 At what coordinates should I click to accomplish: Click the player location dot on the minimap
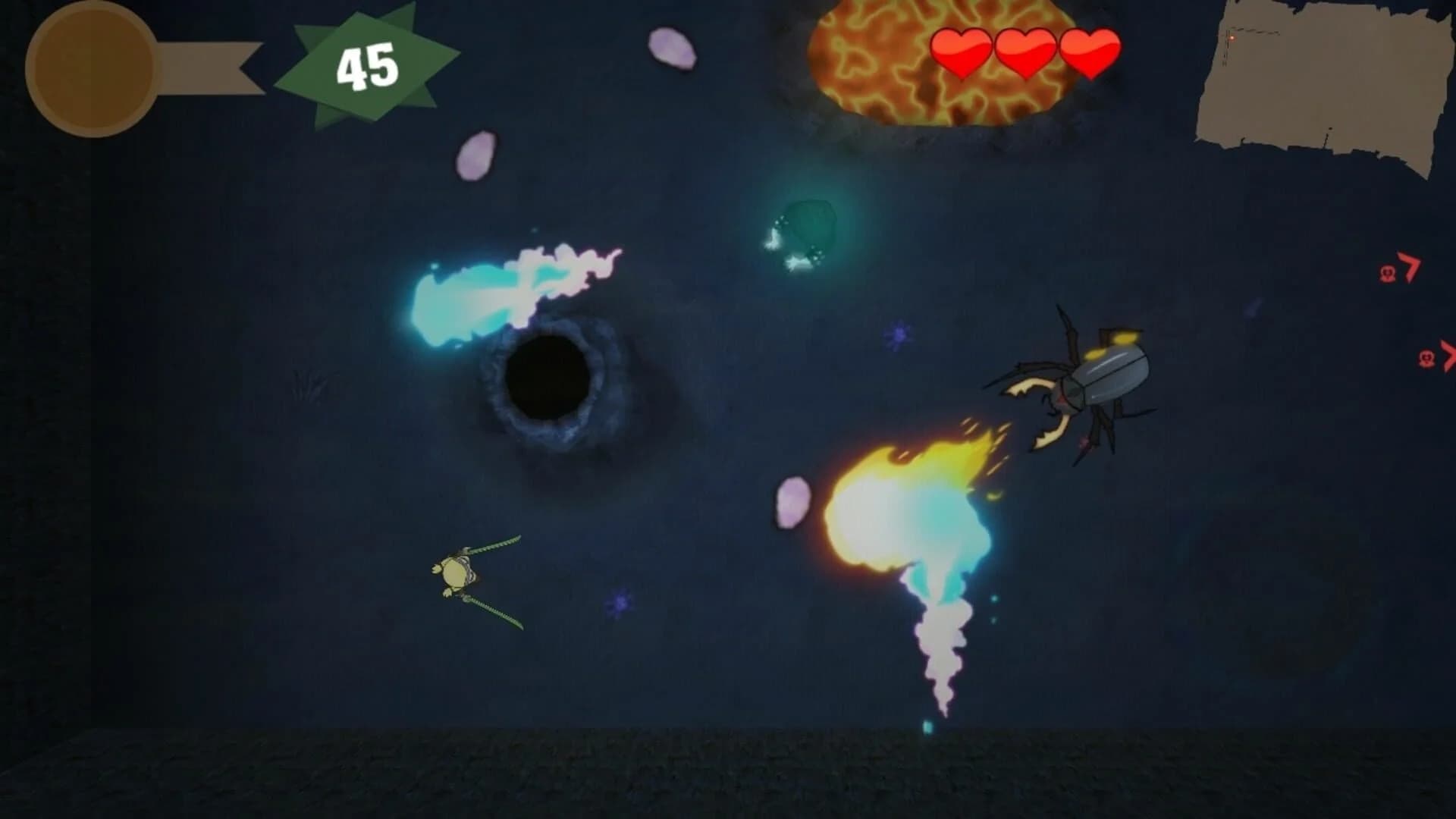(1232, 38)
